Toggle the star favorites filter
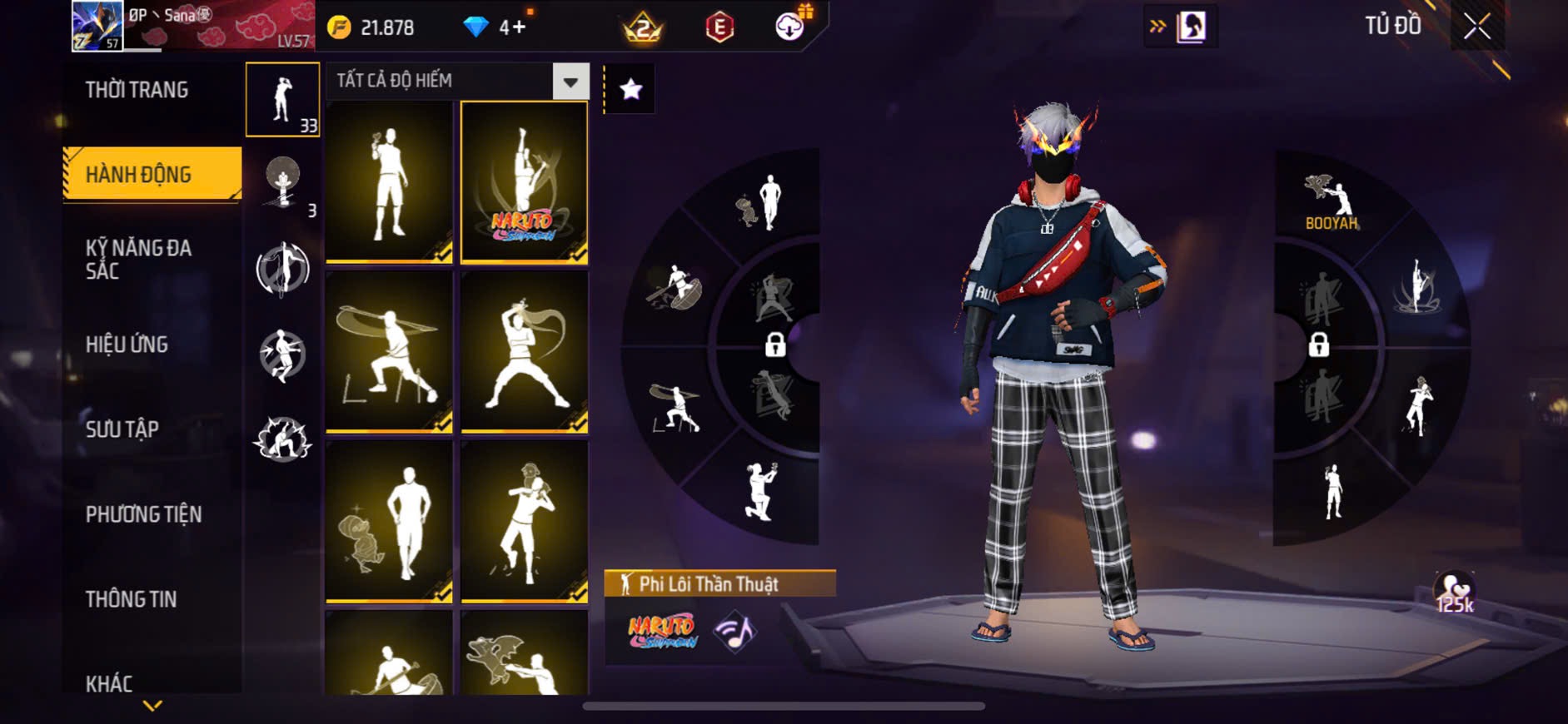The image size is (1568, 724). (x=630, y=88)
